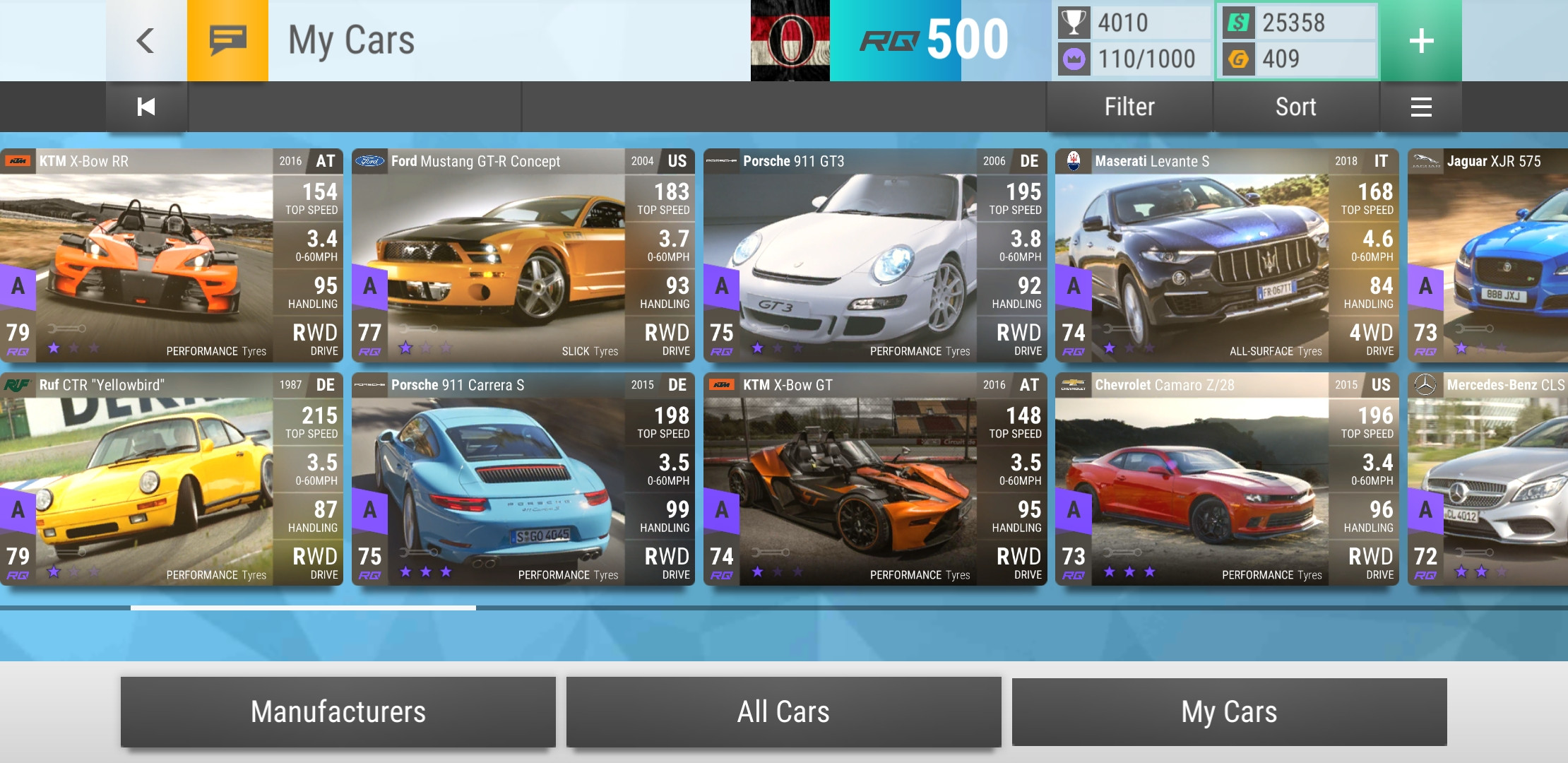Open the Sort options
1568x763 pixels.
(1295, 107)
